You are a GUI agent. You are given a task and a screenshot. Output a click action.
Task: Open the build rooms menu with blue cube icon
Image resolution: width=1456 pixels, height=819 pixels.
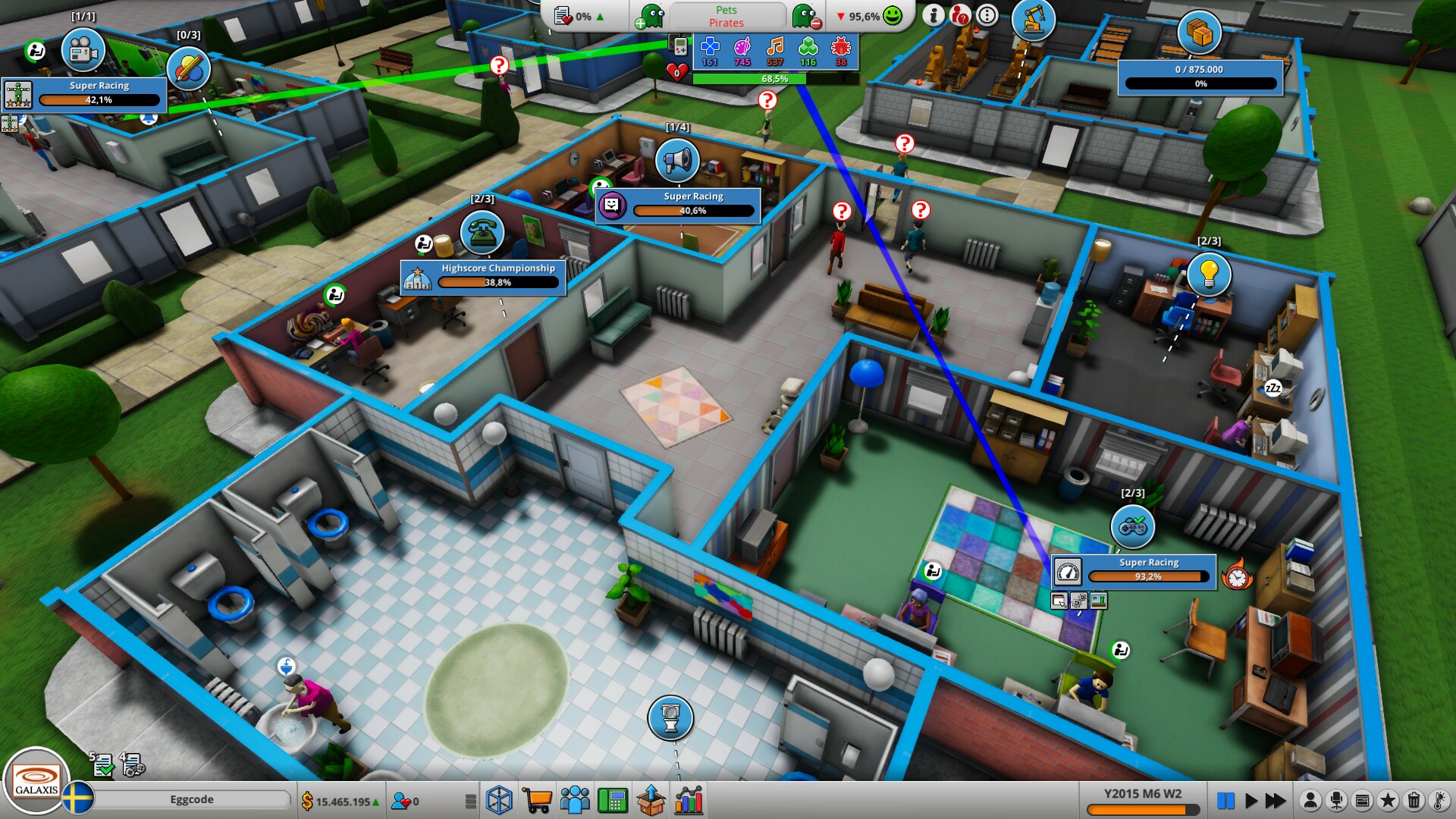(500, 799)
